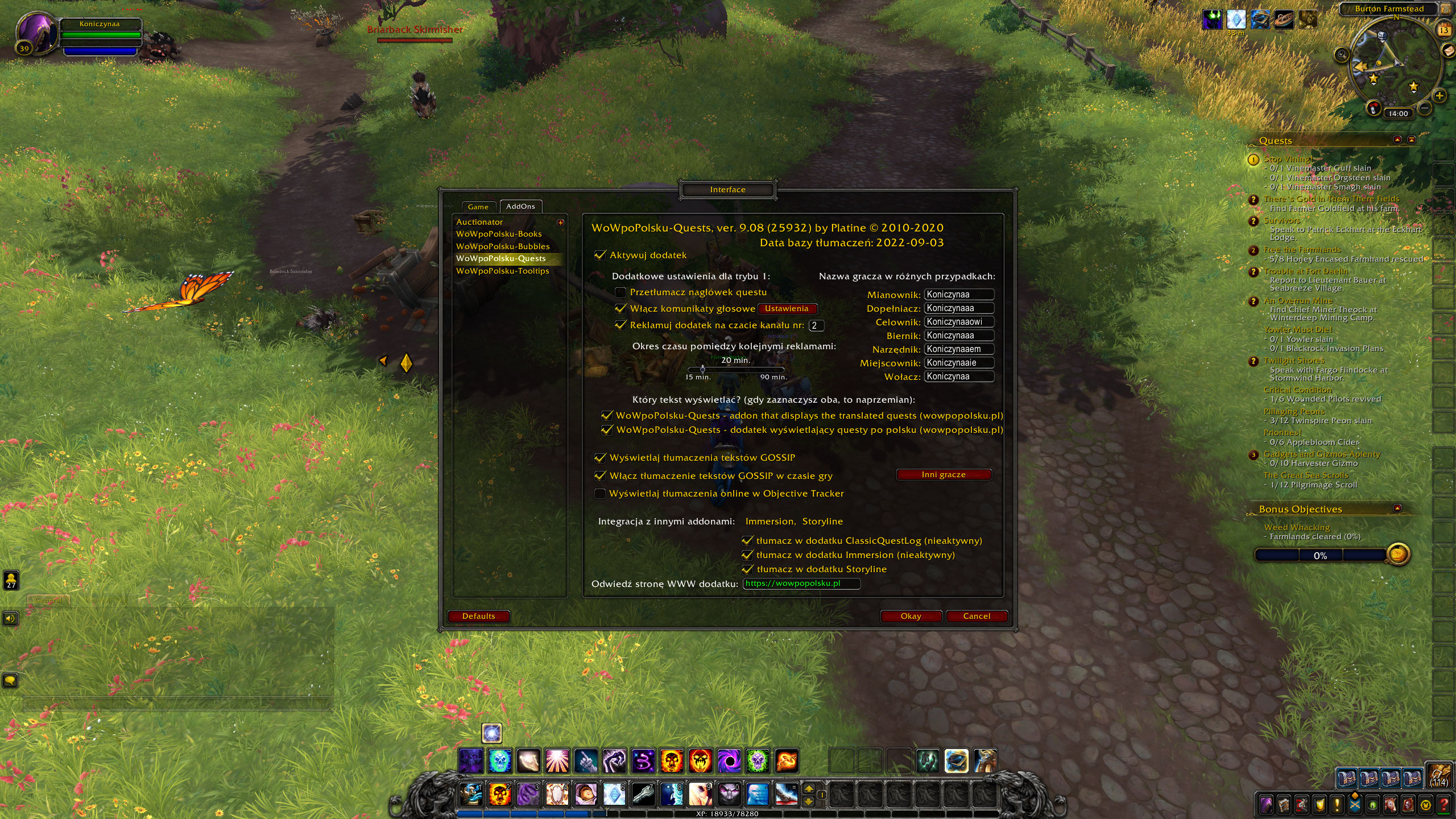Image resolution: width=1456 pixels, height=819 pixels.
Task: Switch to the Game tab
Action: 478,206
